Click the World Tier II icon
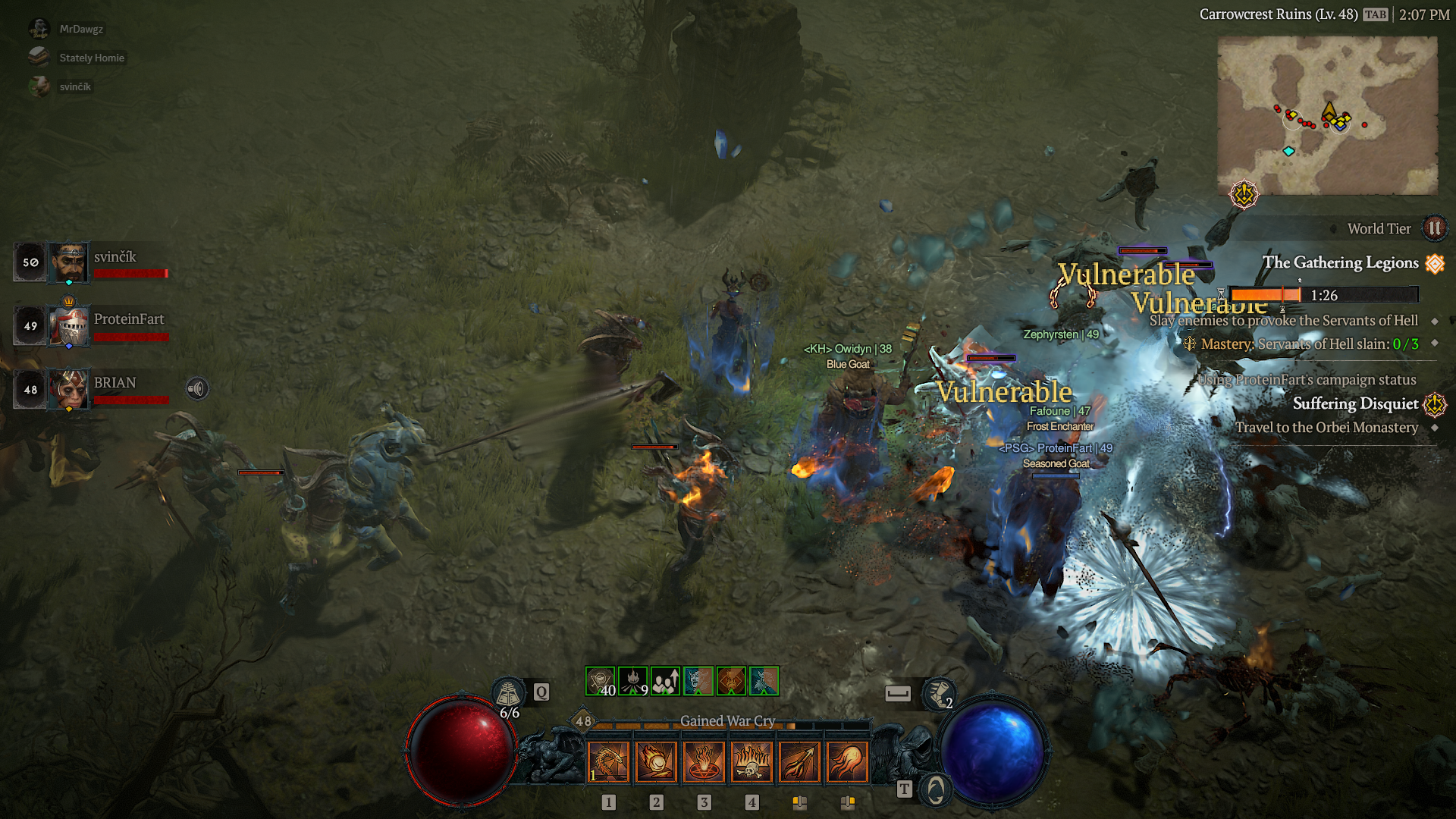Viewport: 1456px width, 819px height. (1434, 228)
